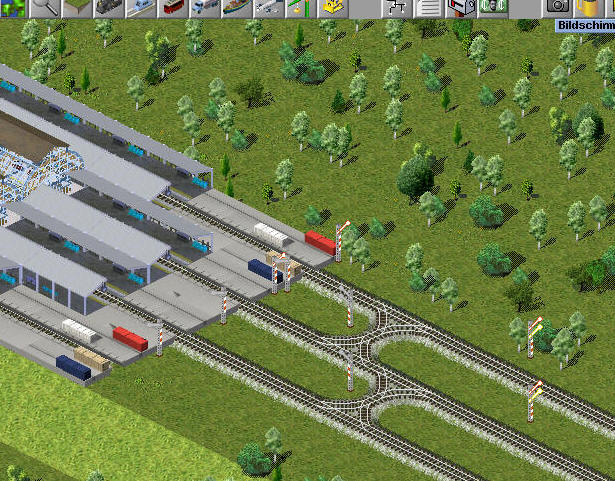Select the blue vehicle toolbar icon
615x481 pixels.
click(140, 7)
